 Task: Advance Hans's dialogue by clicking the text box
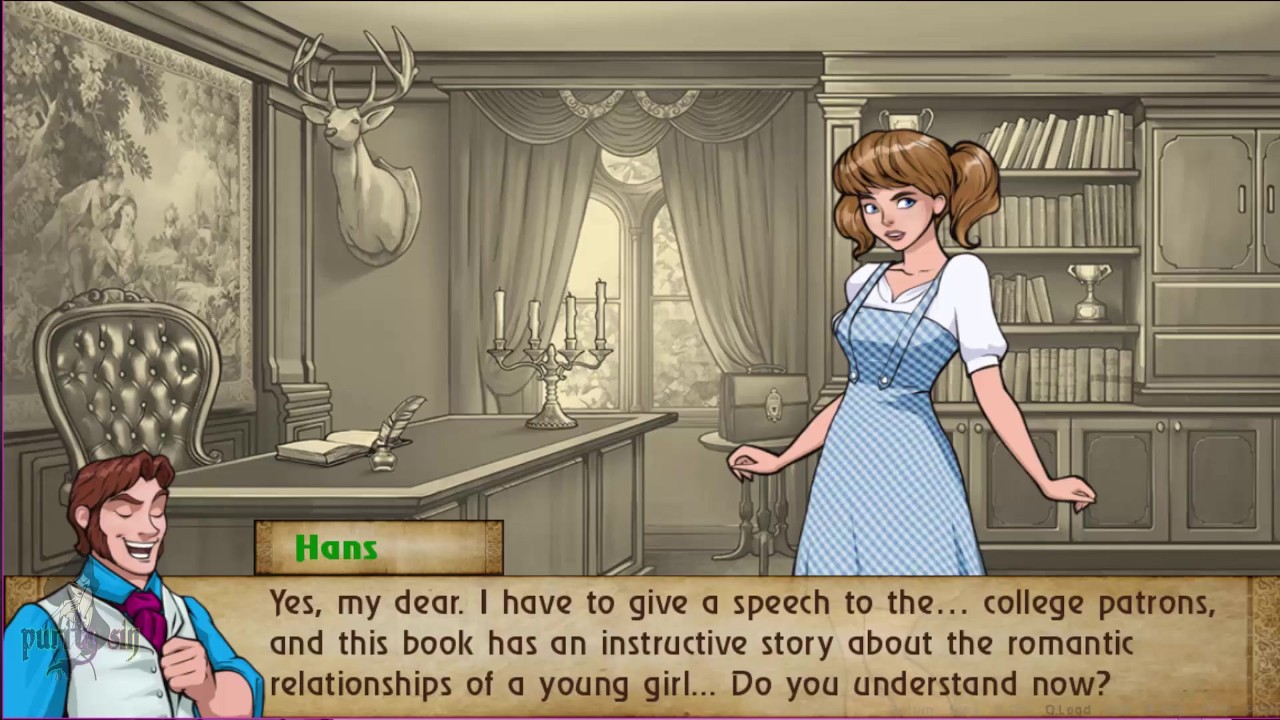pos(740,644)
